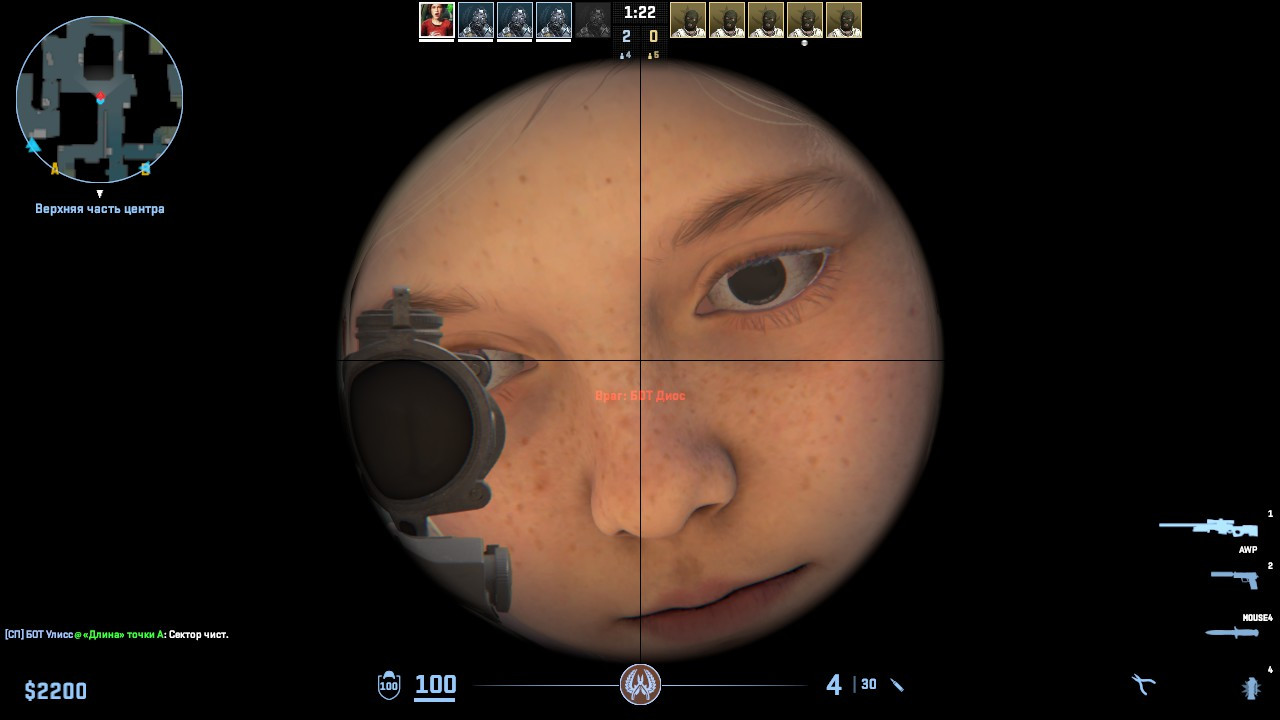Viewport: 1280px width, 720px height.
Task: Select the first terrorist avatar in the scoreboard
Action: pos(686,20)
